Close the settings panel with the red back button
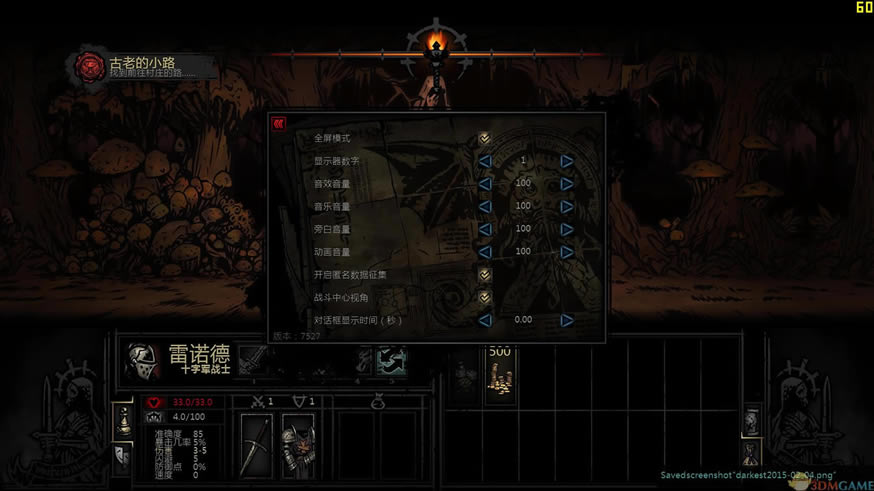Viewport: 874px width, 491px height. (x=279, y=123)
